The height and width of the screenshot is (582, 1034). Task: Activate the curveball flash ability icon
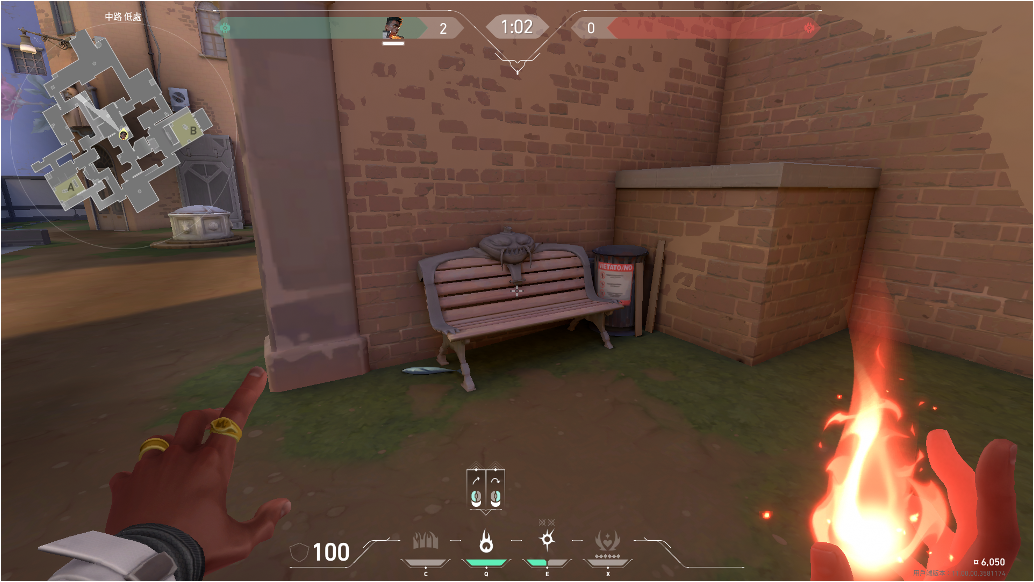pos(547,540)
